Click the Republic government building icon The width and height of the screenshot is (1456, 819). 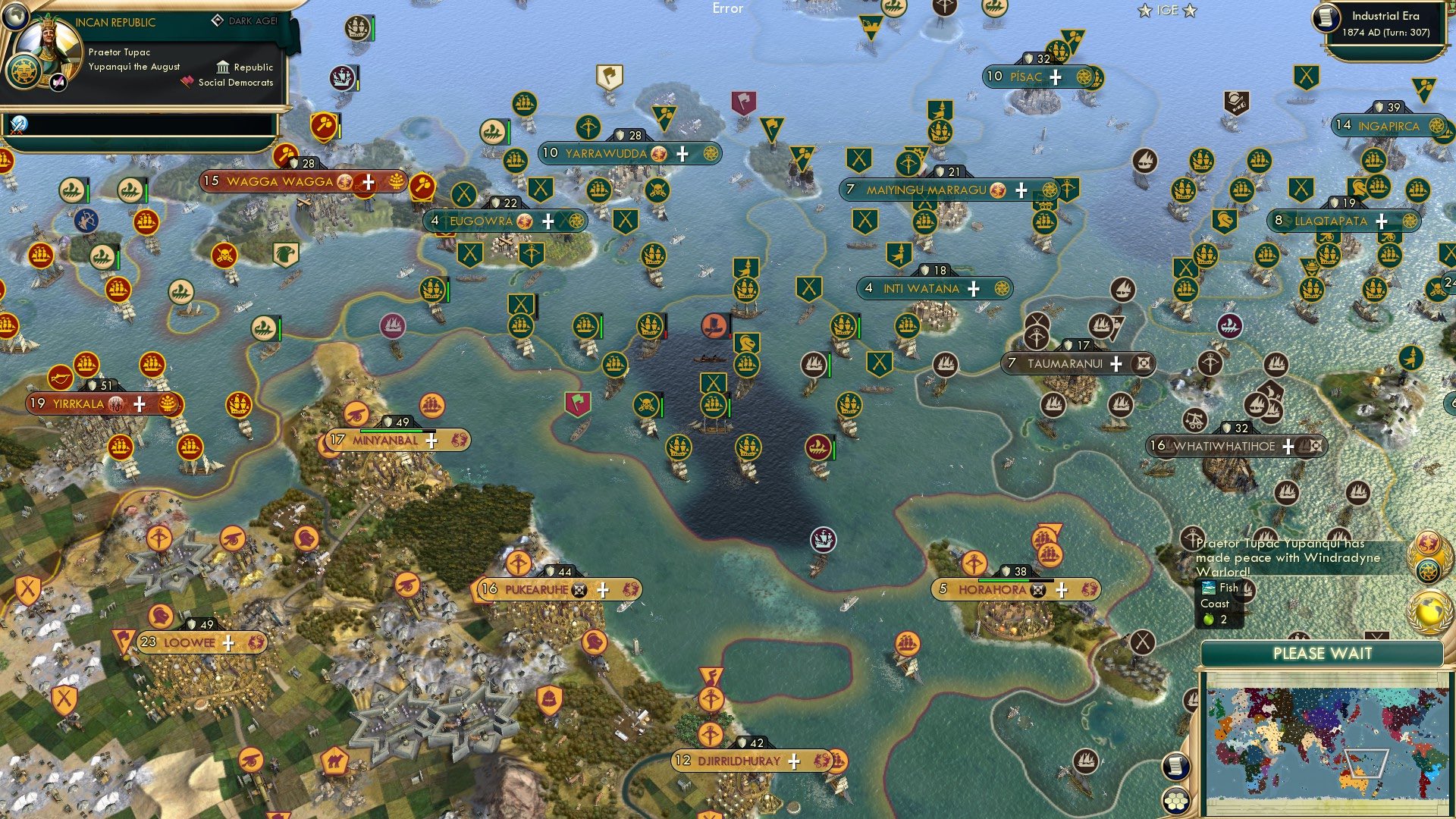[222, 67]
